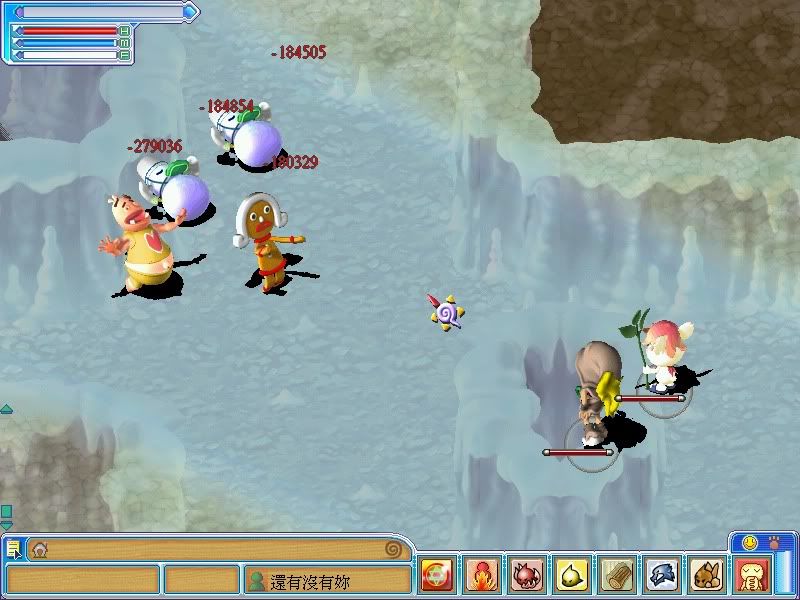Use the wooden log item slot
This screenshot has width=800, height=600.
coord(617,576)
